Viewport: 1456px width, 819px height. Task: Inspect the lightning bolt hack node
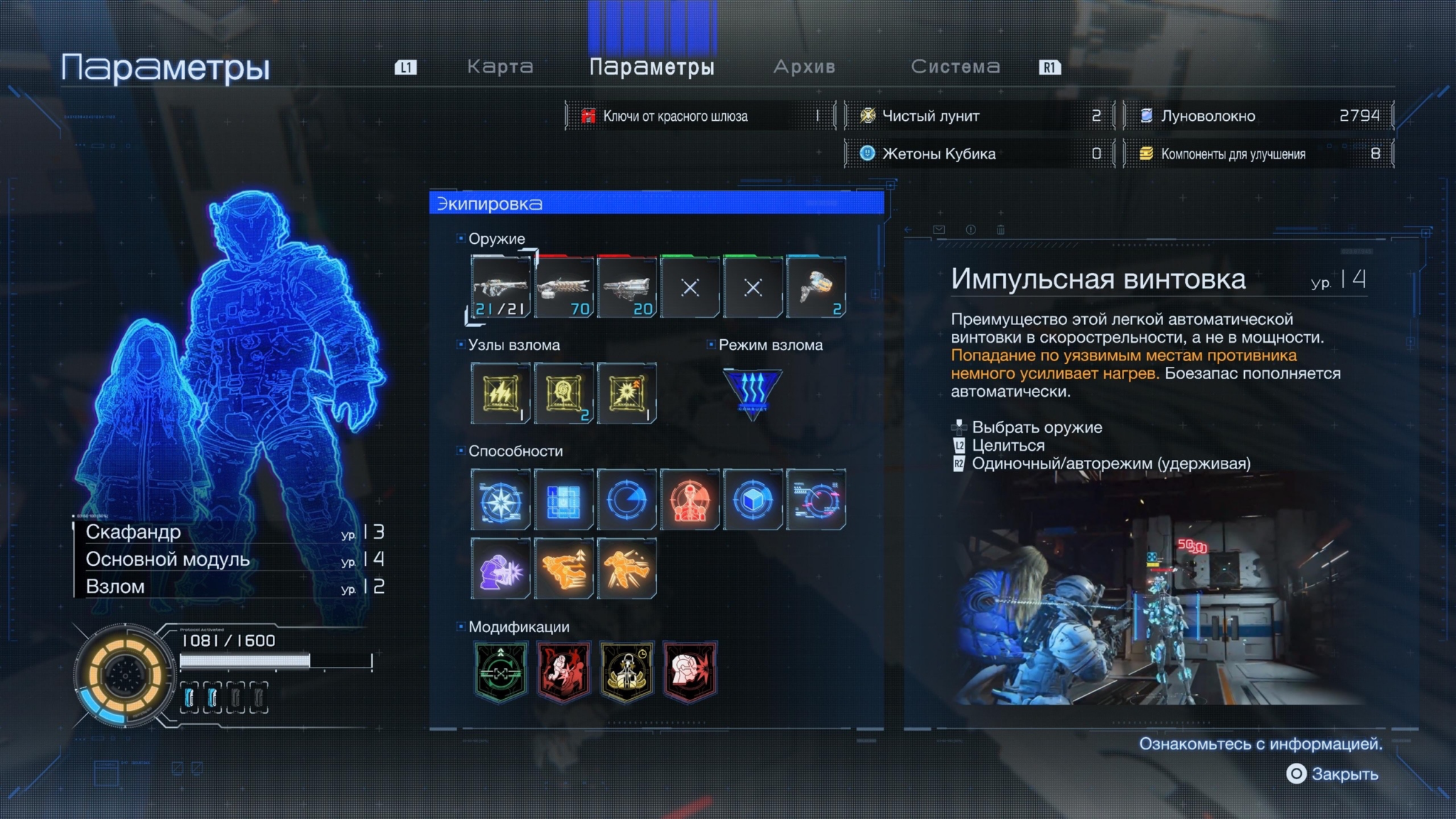click(x=500, y=393)
